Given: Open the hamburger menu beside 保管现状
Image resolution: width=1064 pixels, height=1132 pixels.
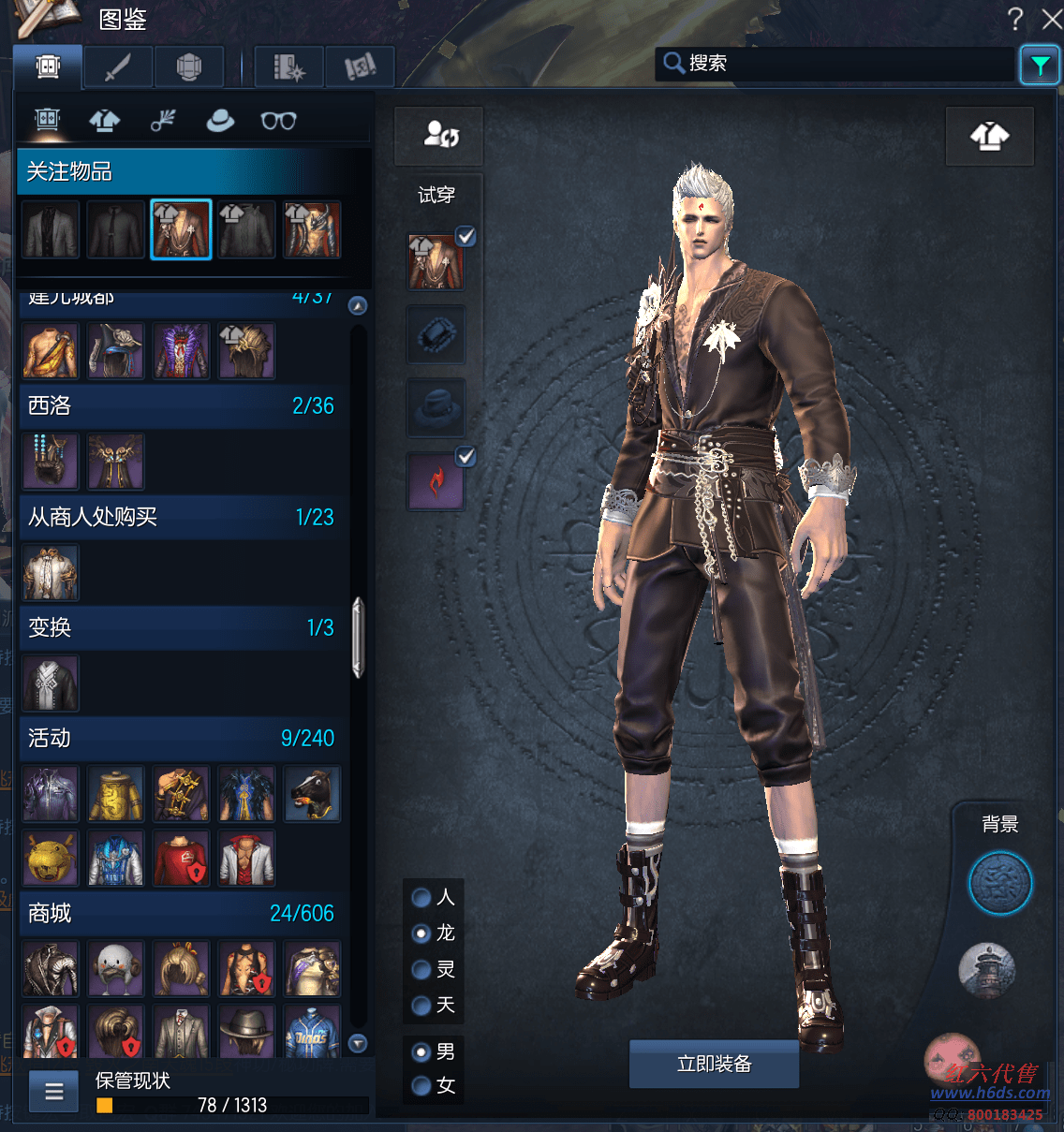Looking at the screenshot, I should 54,1092.
